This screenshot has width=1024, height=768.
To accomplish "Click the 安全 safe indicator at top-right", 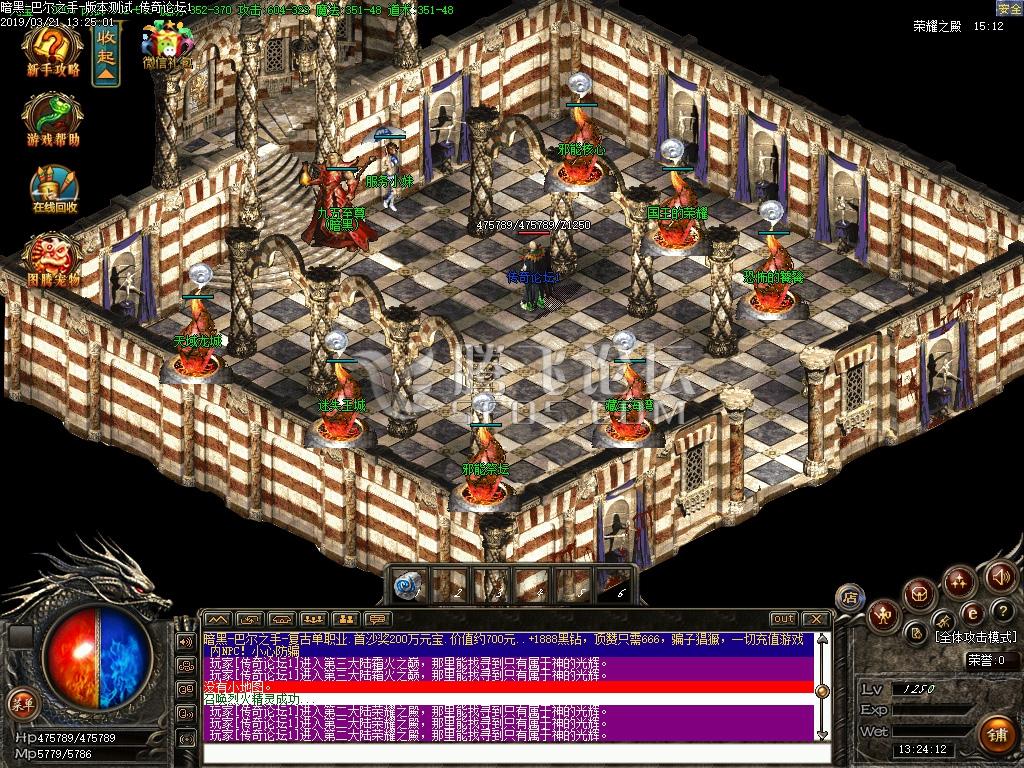I will pos(1009,9).
